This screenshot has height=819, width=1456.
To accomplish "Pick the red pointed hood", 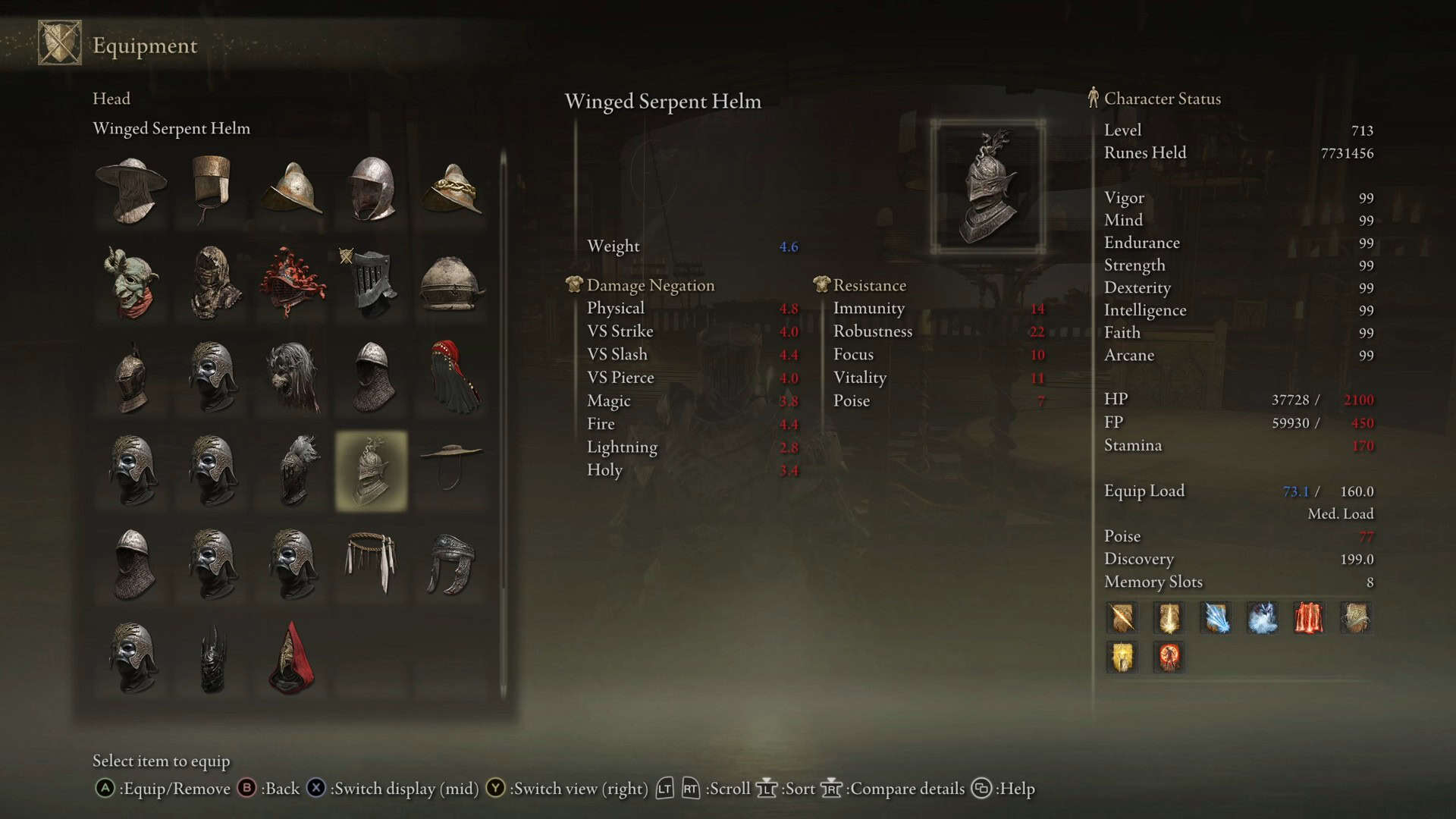I will tap(292, 658).
